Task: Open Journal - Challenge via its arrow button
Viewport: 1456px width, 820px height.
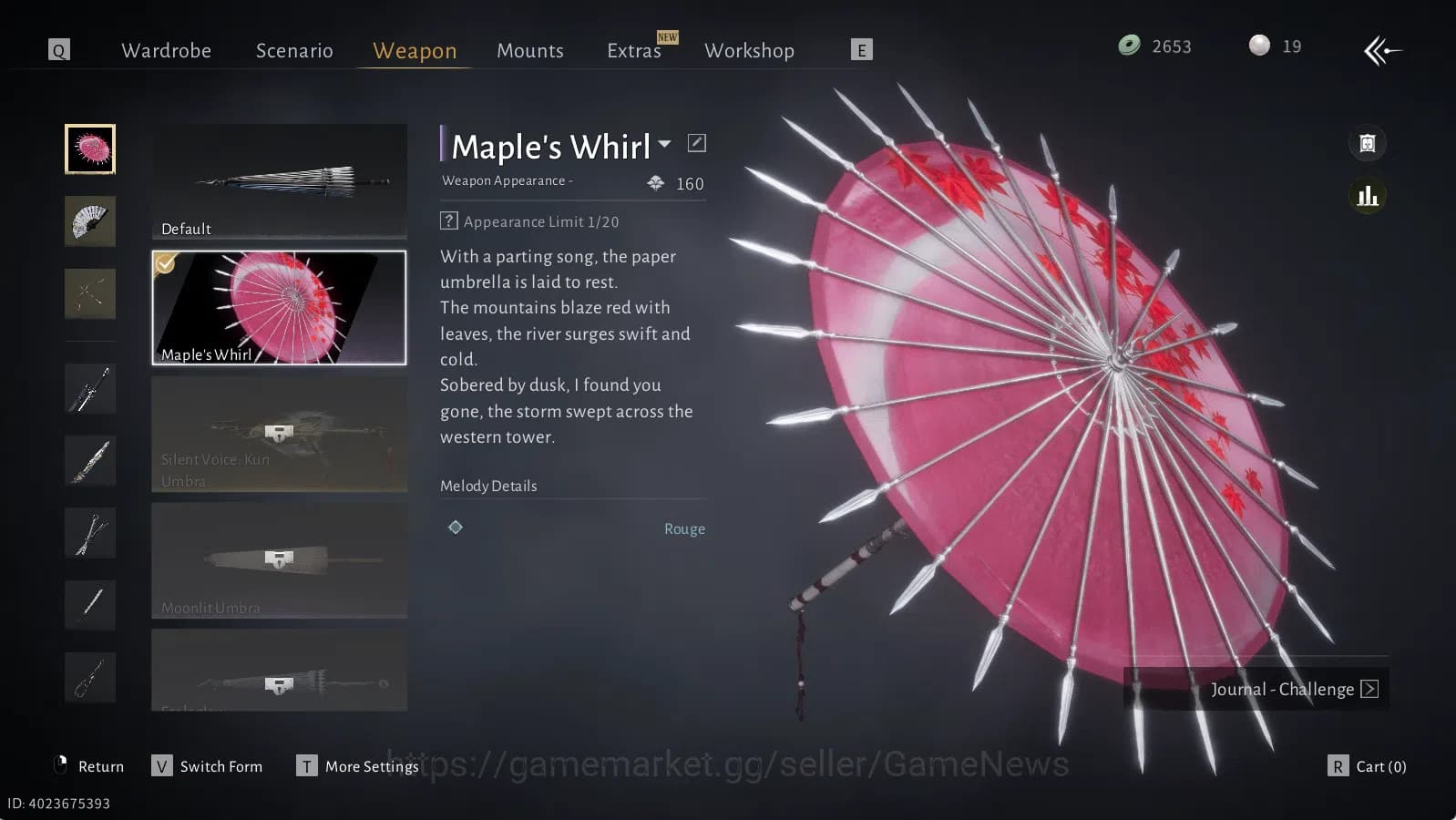Action: (x=1369, y=689)
